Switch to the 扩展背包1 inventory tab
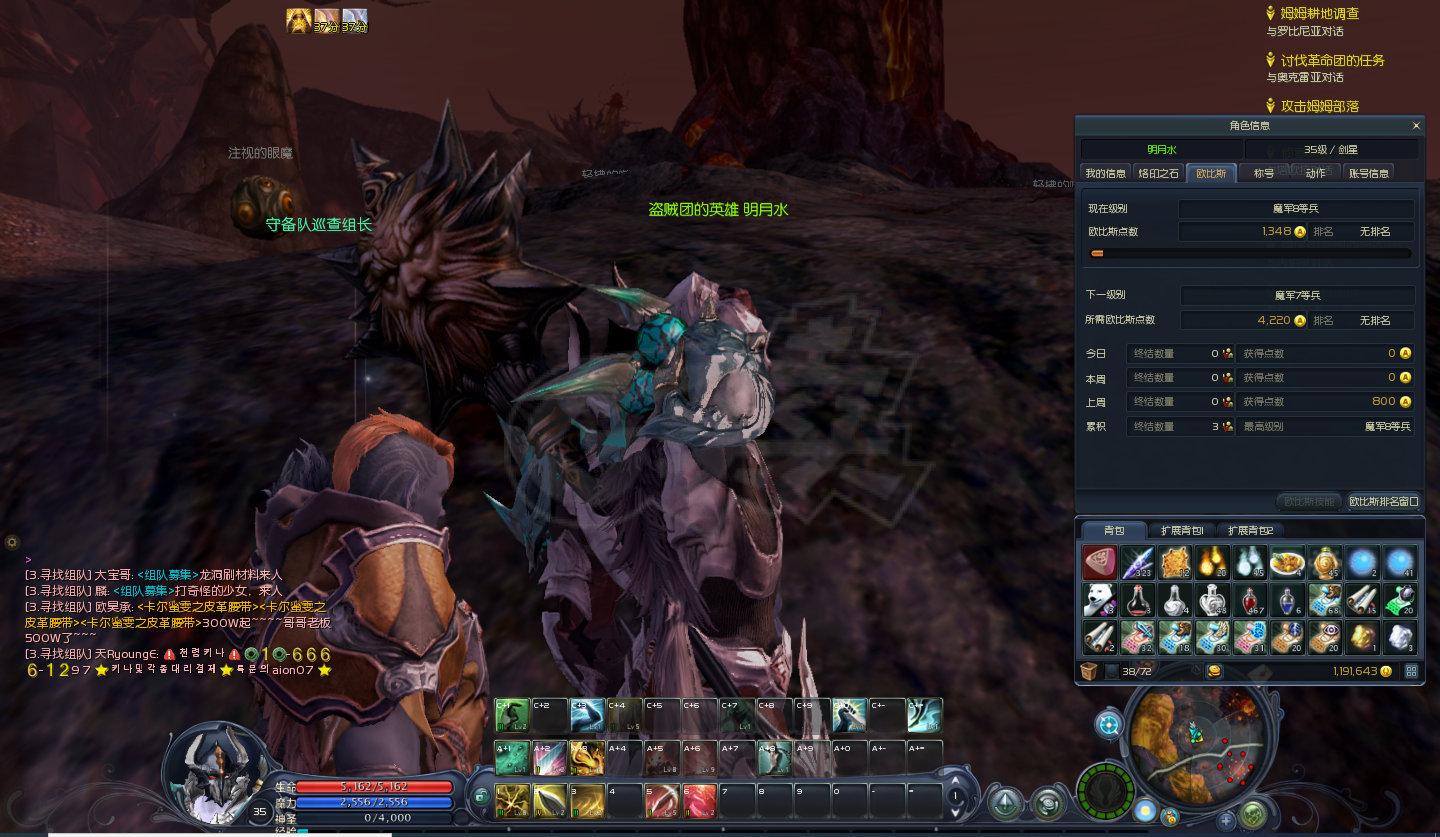Screen dimensions: 1440x837 (1181, 530)
